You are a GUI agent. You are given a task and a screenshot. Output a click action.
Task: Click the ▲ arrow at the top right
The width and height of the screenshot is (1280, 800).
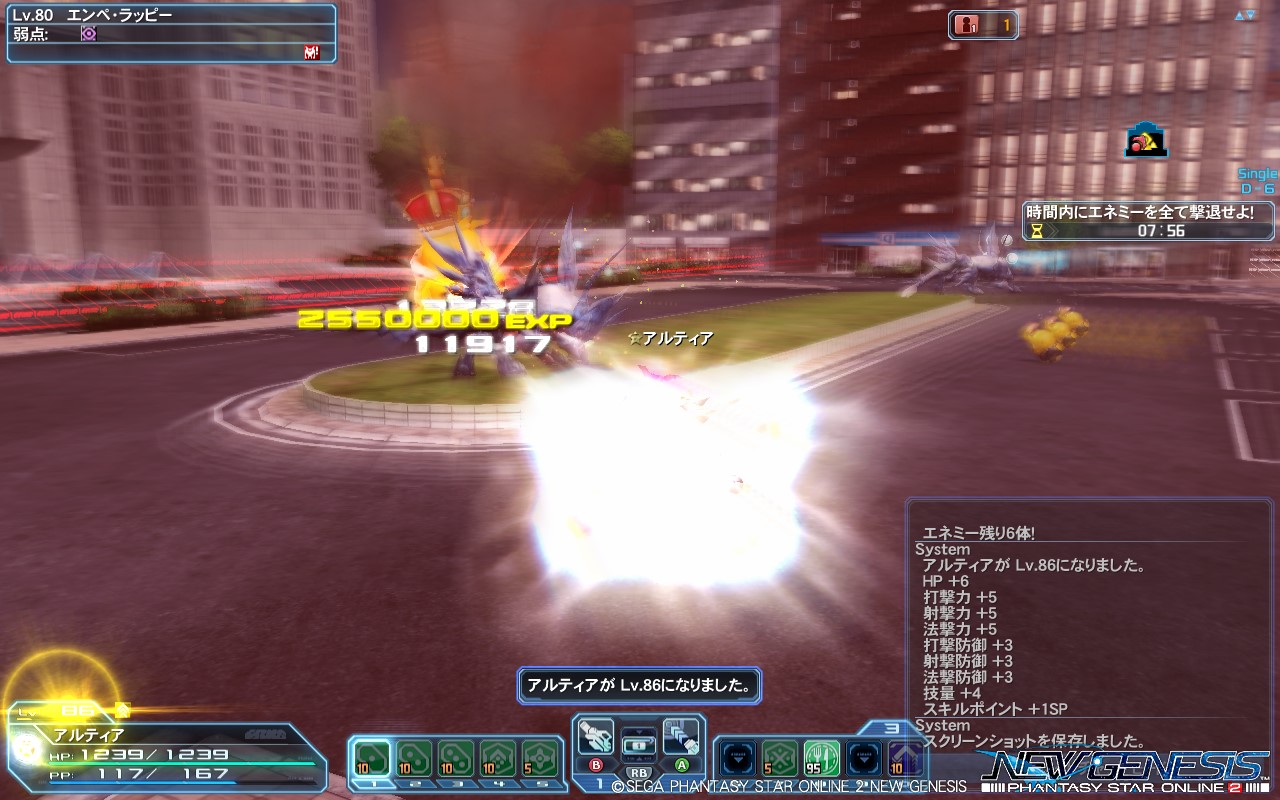tap(1239, 15)
